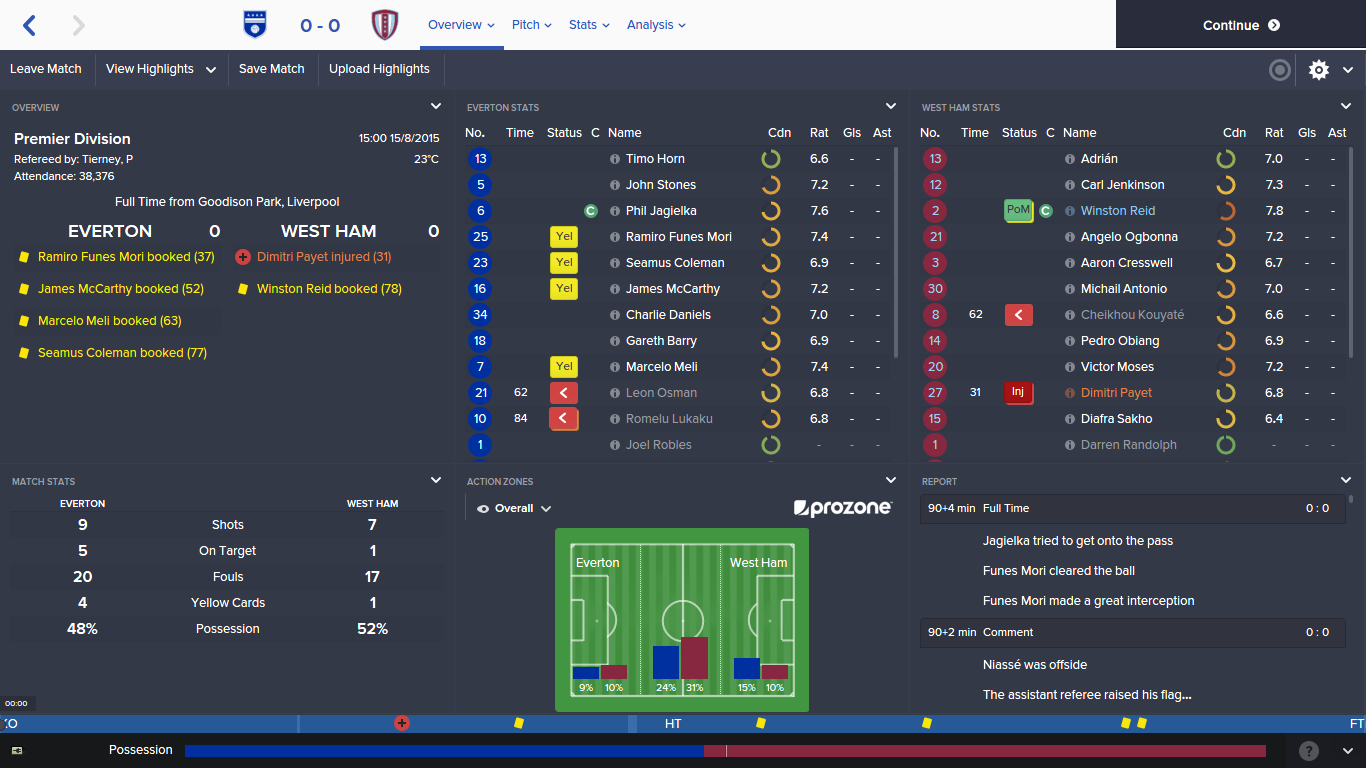The height and width of the screenshot is (768, 1366).
Task: Choose Upload Highlights
Action: tap(379, 69)
